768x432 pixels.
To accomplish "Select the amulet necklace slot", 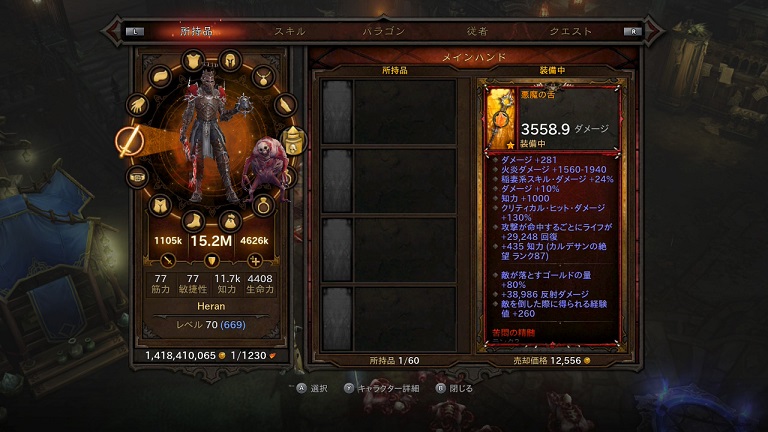I will pos(262,76).
